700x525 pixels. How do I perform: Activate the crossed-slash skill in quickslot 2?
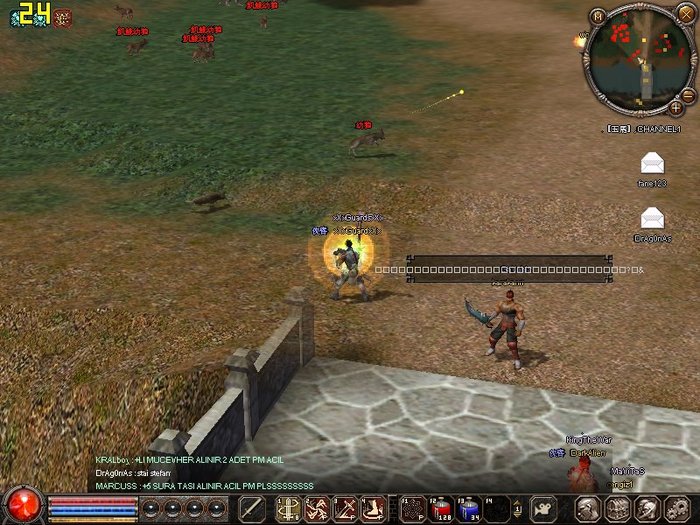(x=316, y=508)
